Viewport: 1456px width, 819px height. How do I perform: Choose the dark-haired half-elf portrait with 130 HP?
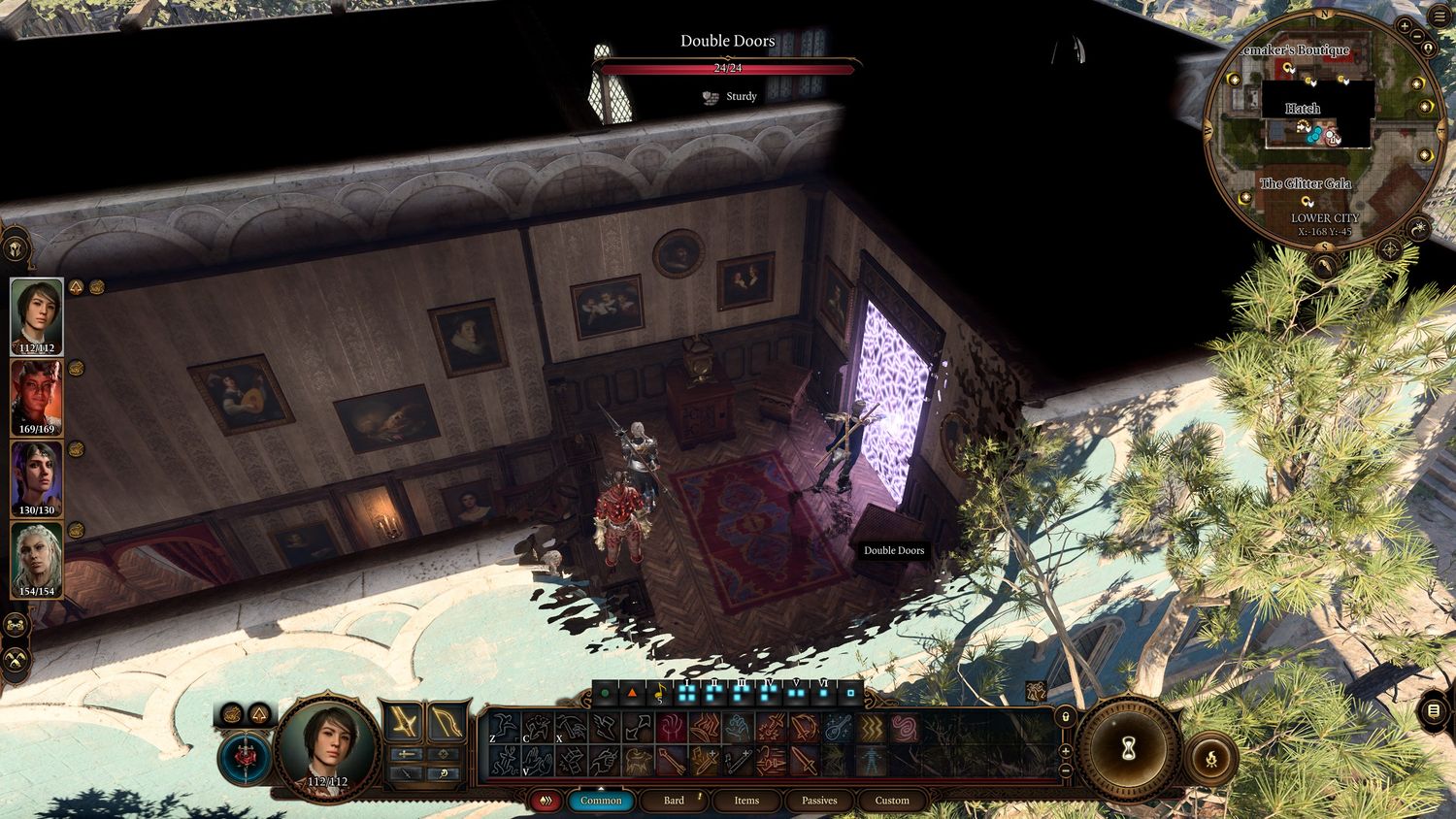(37, 478)
